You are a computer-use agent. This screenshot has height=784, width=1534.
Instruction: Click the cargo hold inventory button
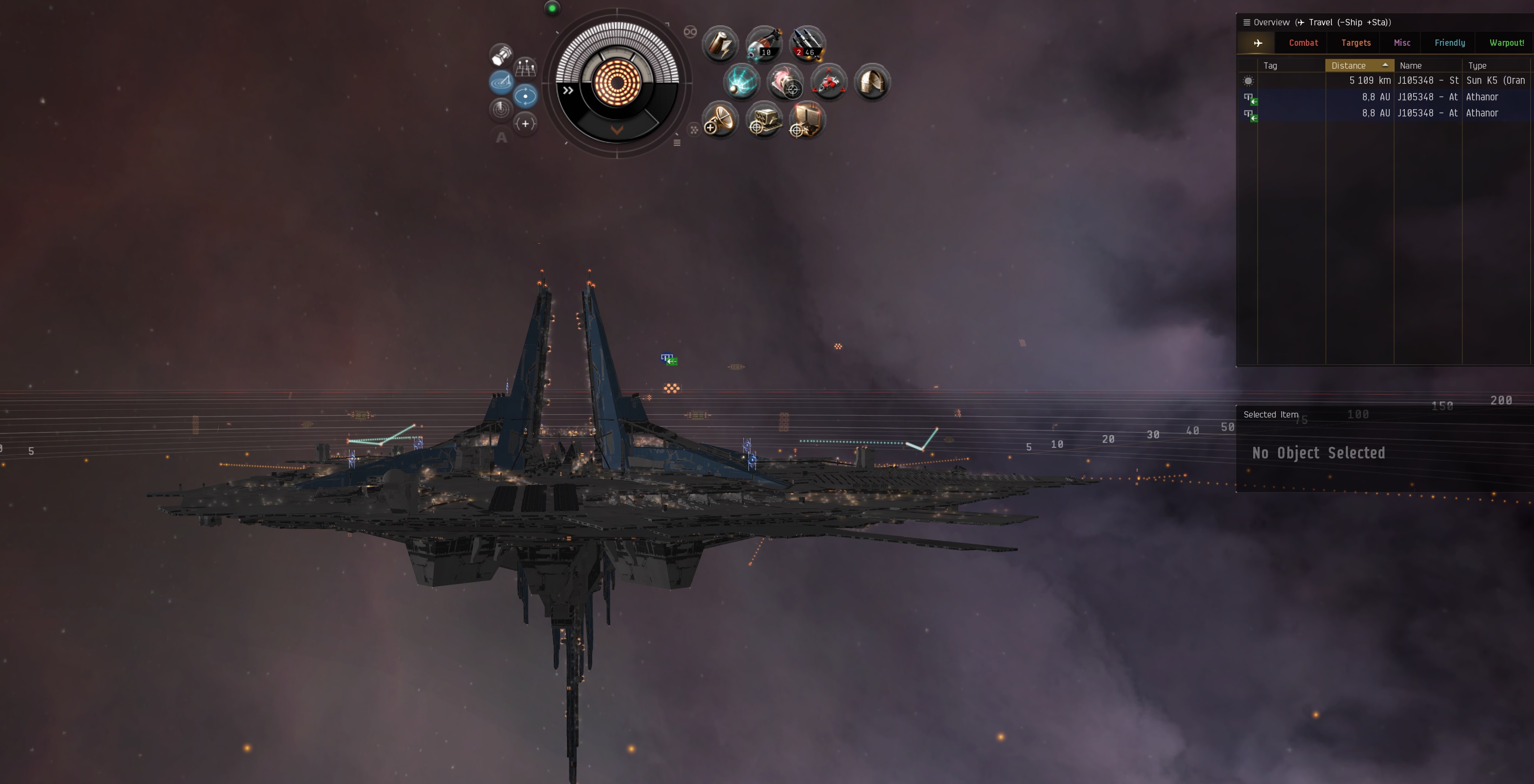pos(501,55)
